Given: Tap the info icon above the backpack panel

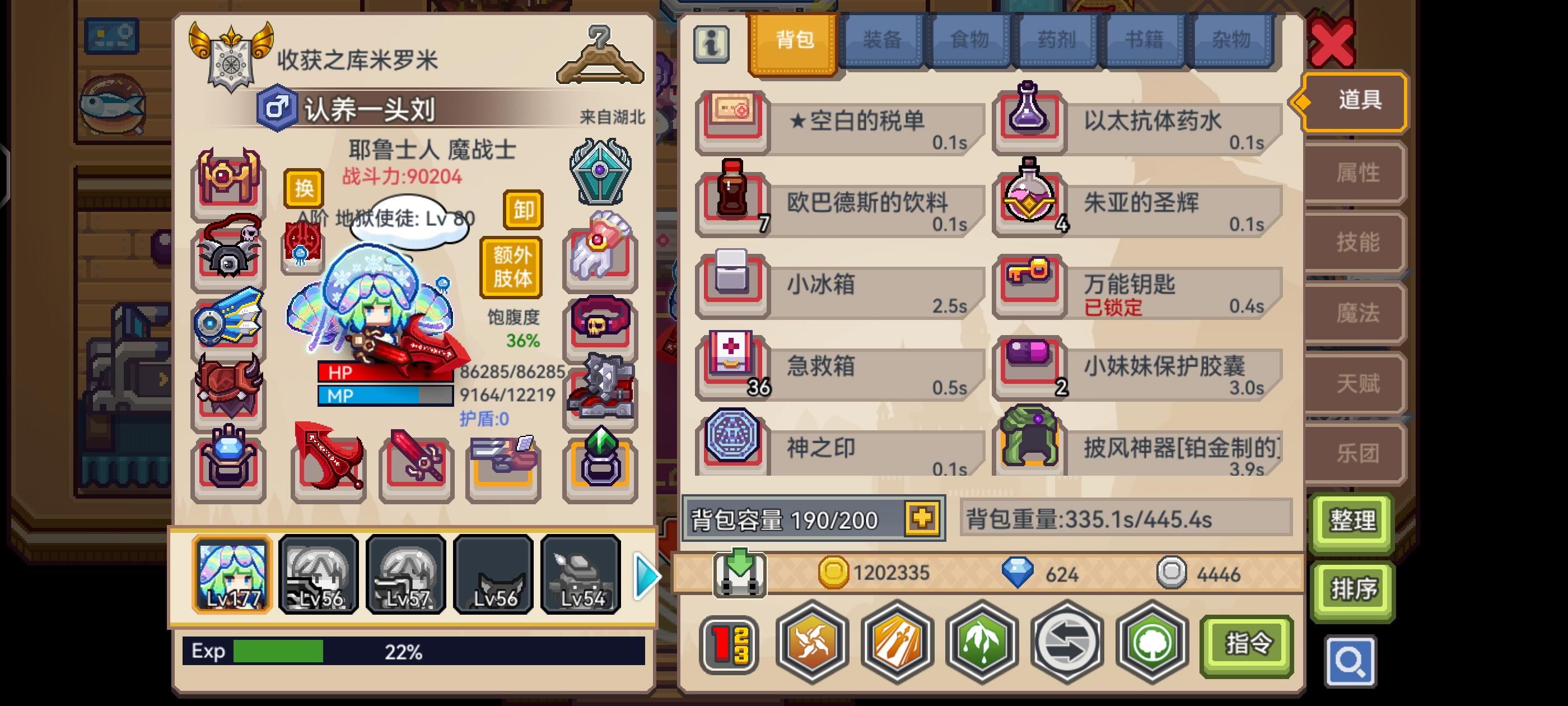Looking at the screenshot, I should [x=712, y=45].
